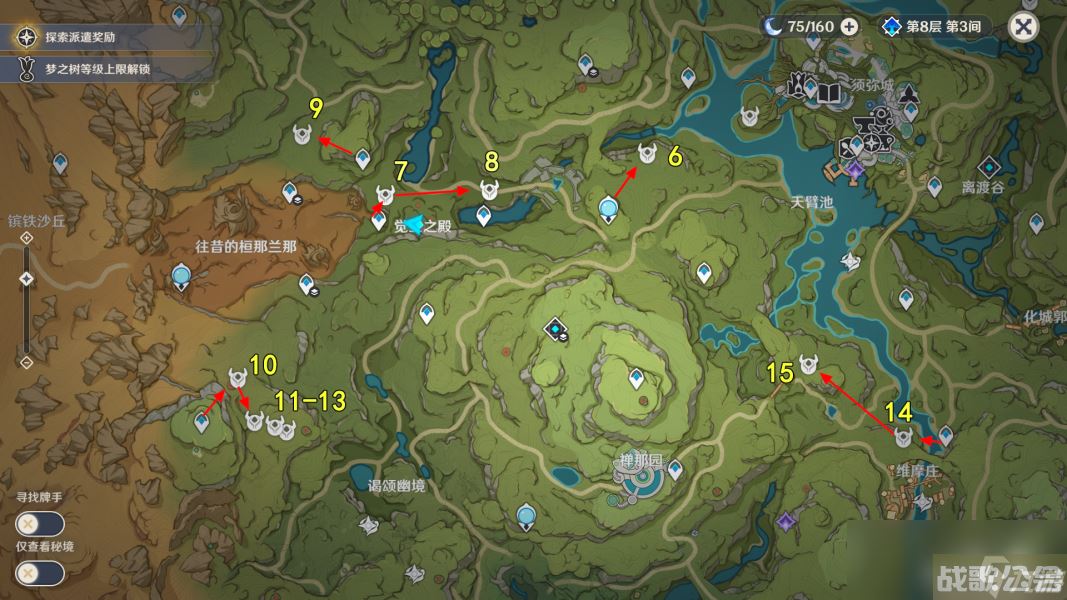Select the Statue of Seven near 谒颂幽境
Viewport: 1067px width, 600px height.
526,517
